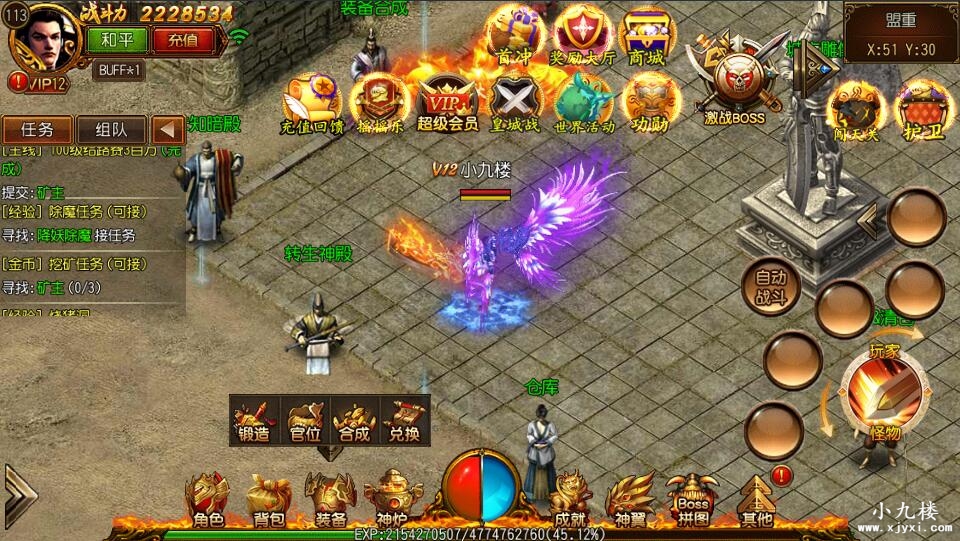Open the 首冲 first-recharge reward icon
This screenshot has width=960, height=541.
click(513, 38)
